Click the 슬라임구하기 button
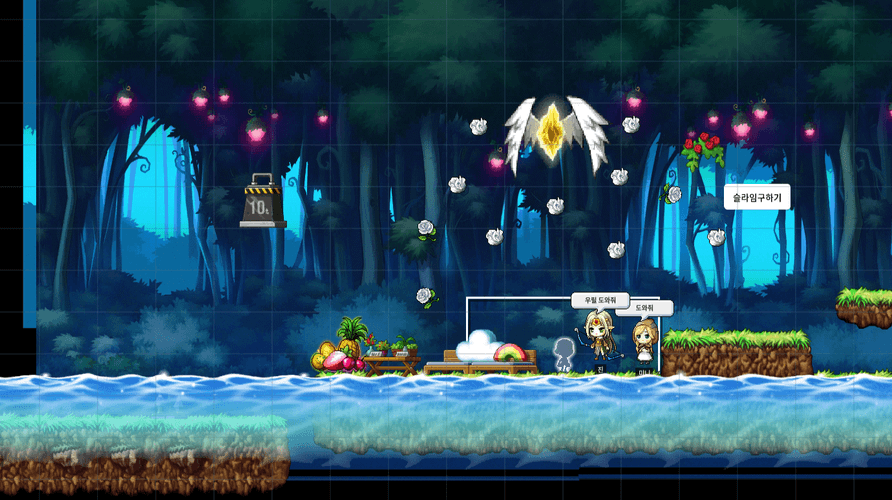 (x=757, y=198)
